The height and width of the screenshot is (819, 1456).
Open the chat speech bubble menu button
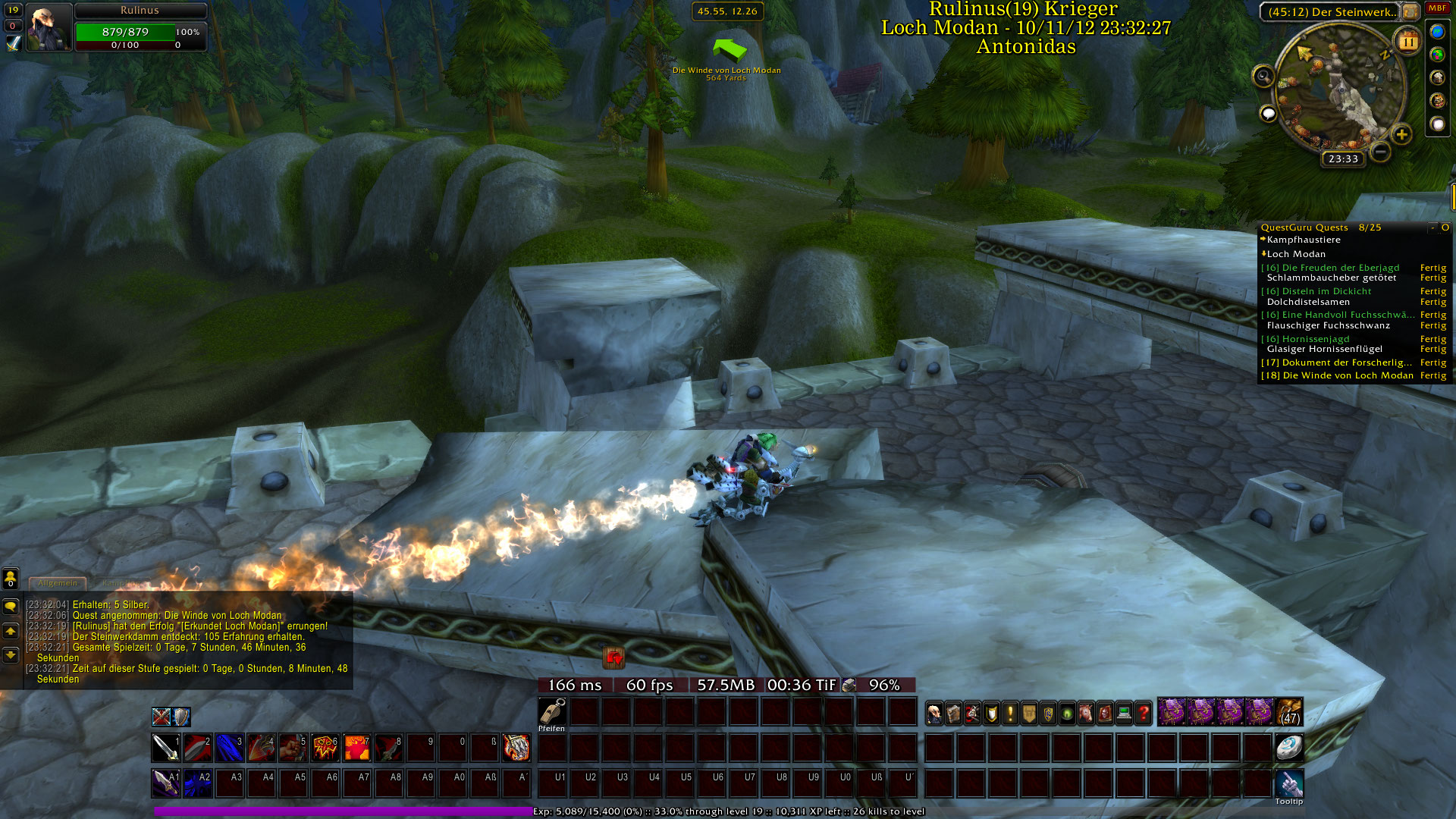[x=11, y=607]
